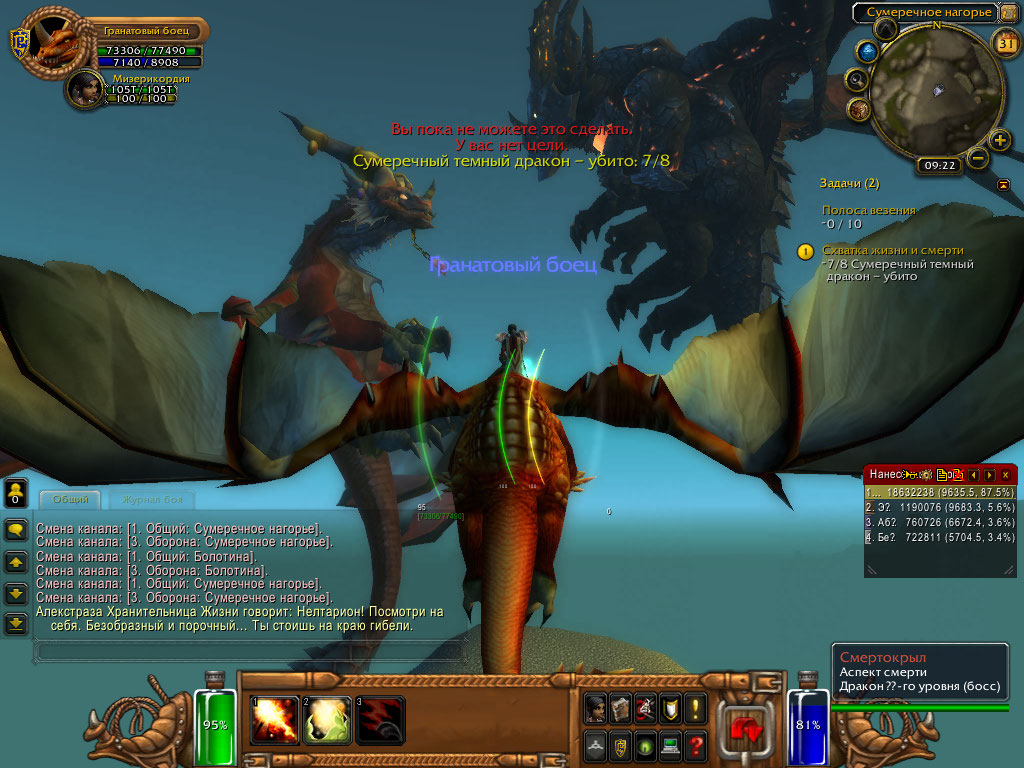Cast the fire breath ability in slot 1

[x=275, y=719]
